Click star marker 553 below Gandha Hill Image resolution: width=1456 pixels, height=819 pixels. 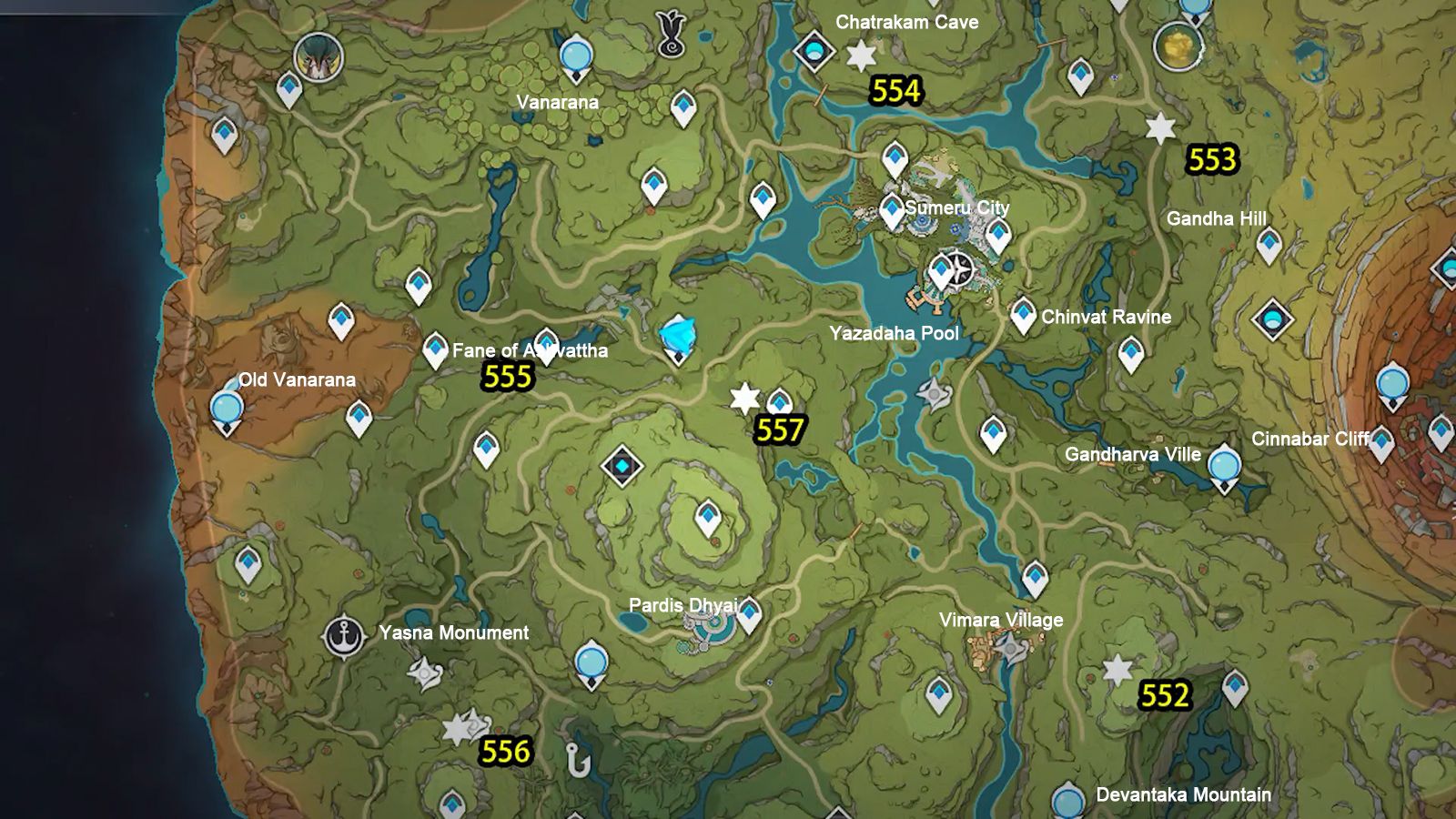[1159, 129]
